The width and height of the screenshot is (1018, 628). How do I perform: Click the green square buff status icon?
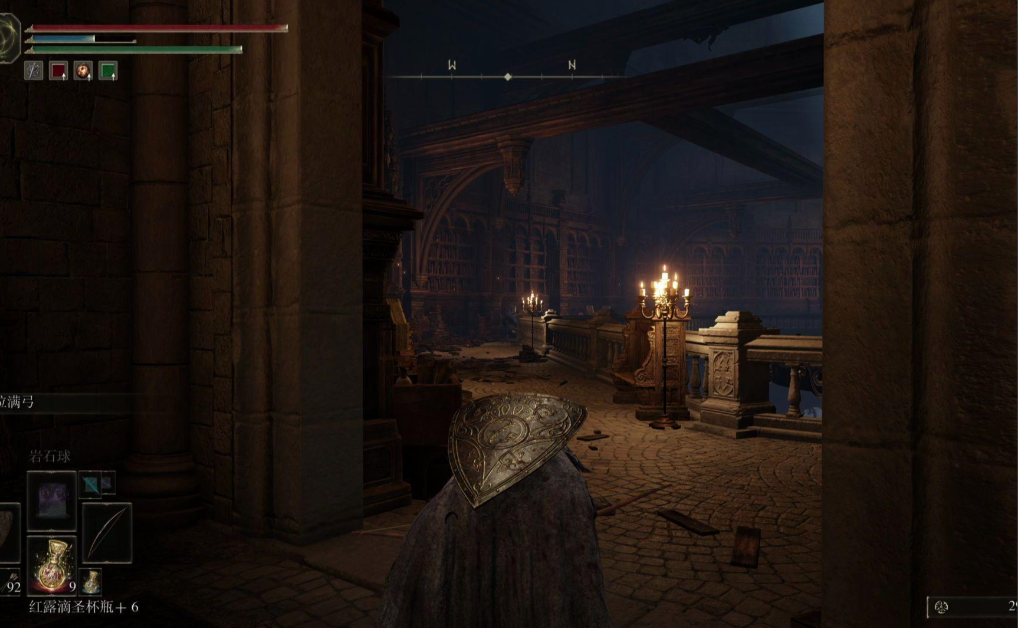[x=108, y=71]
